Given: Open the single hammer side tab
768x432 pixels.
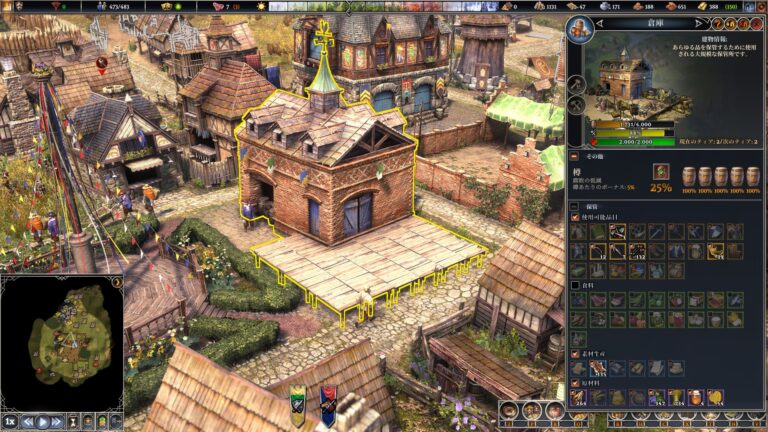Looking at the screenshot, I should click(578, 82).
